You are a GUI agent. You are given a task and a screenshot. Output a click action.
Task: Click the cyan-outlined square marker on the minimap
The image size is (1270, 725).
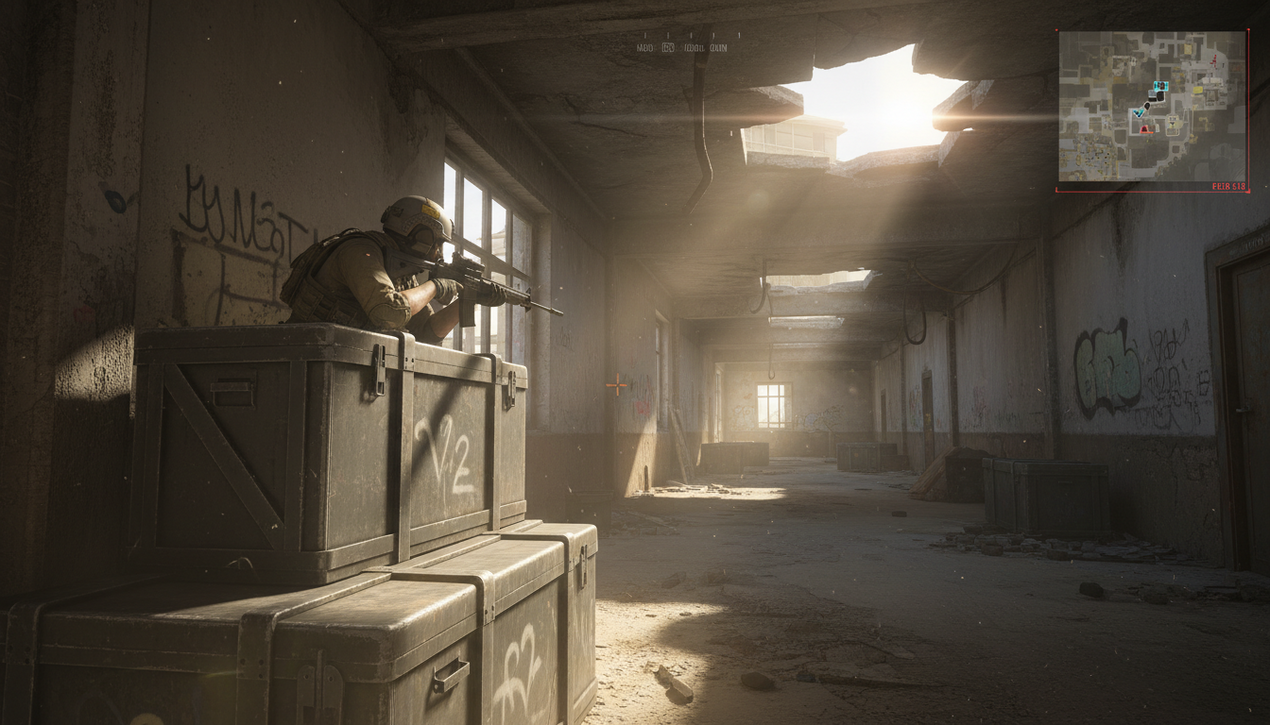click(x=1160, y=88)
